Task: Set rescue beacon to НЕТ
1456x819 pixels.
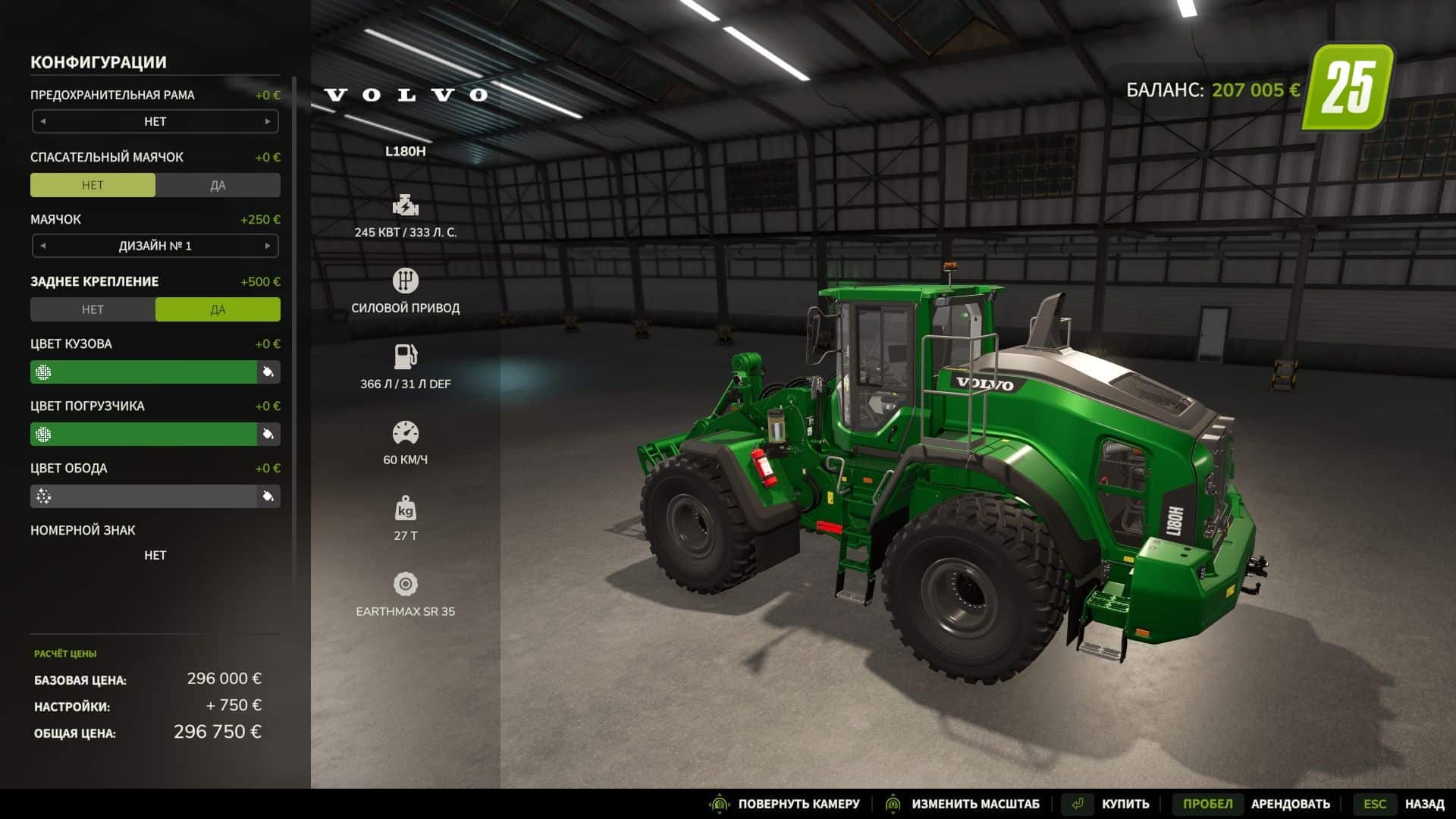Action: [93, 185]
